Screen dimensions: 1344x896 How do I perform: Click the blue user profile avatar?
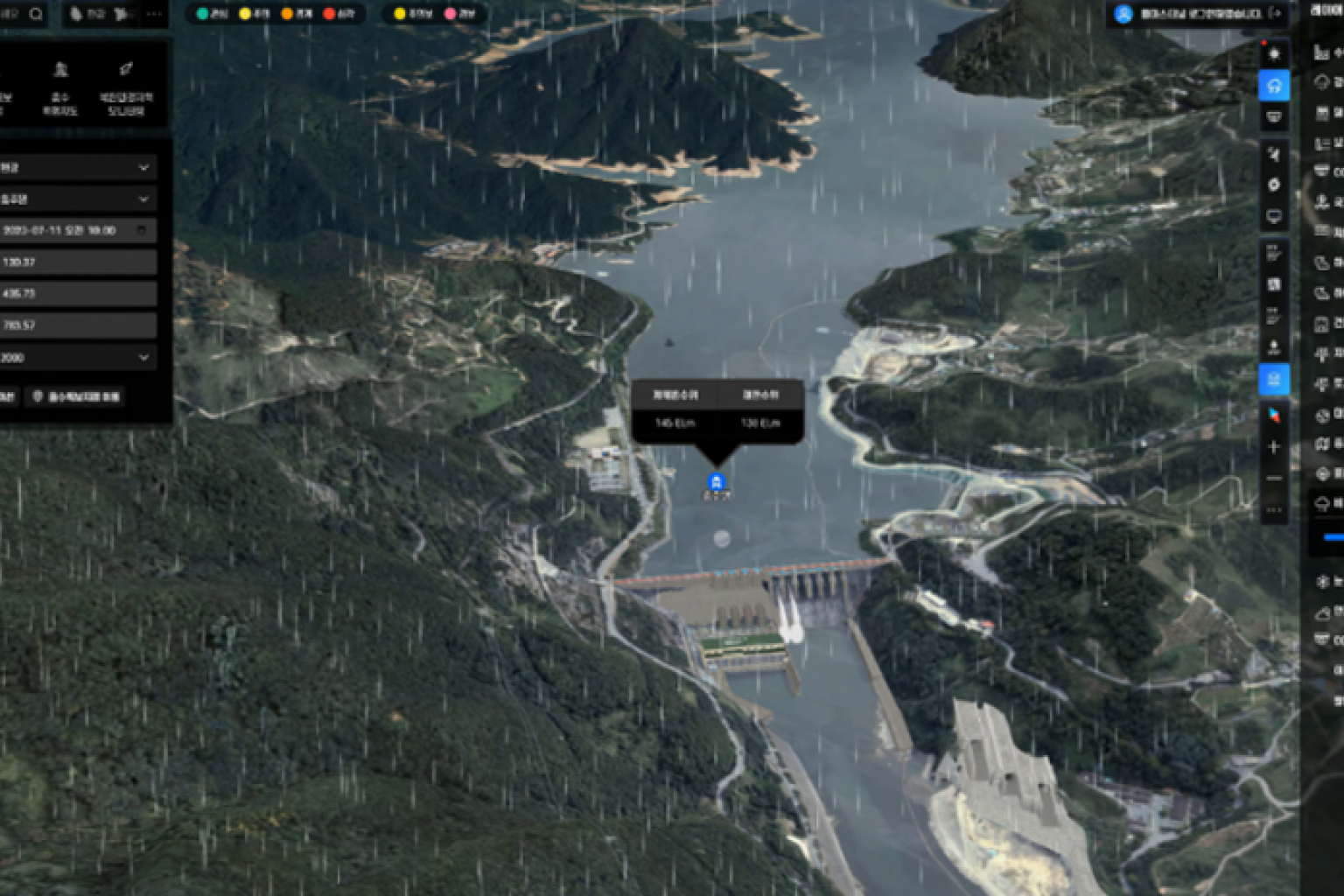[x=1123, y=14]
